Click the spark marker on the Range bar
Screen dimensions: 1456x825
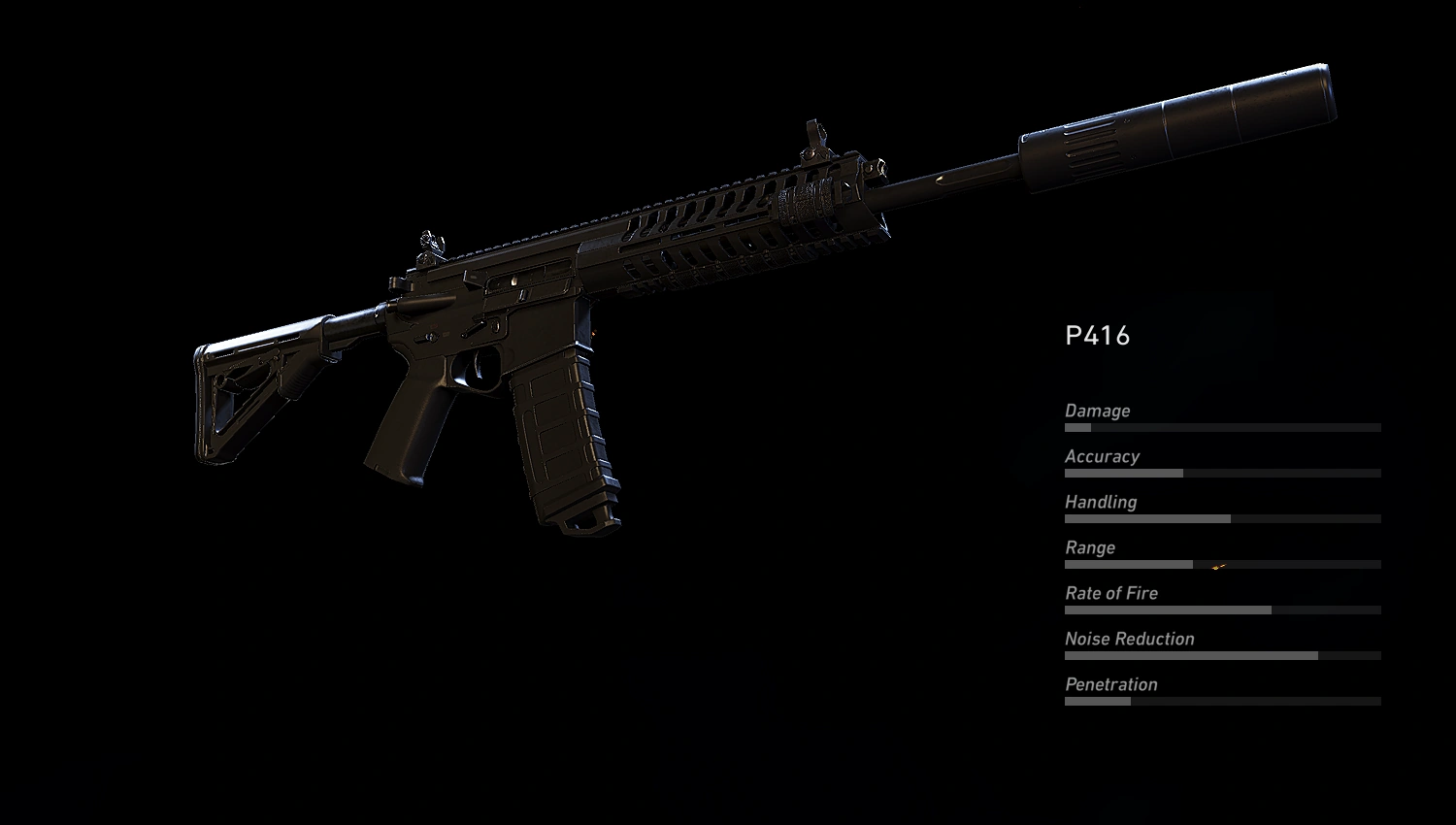click(1218, 564)
